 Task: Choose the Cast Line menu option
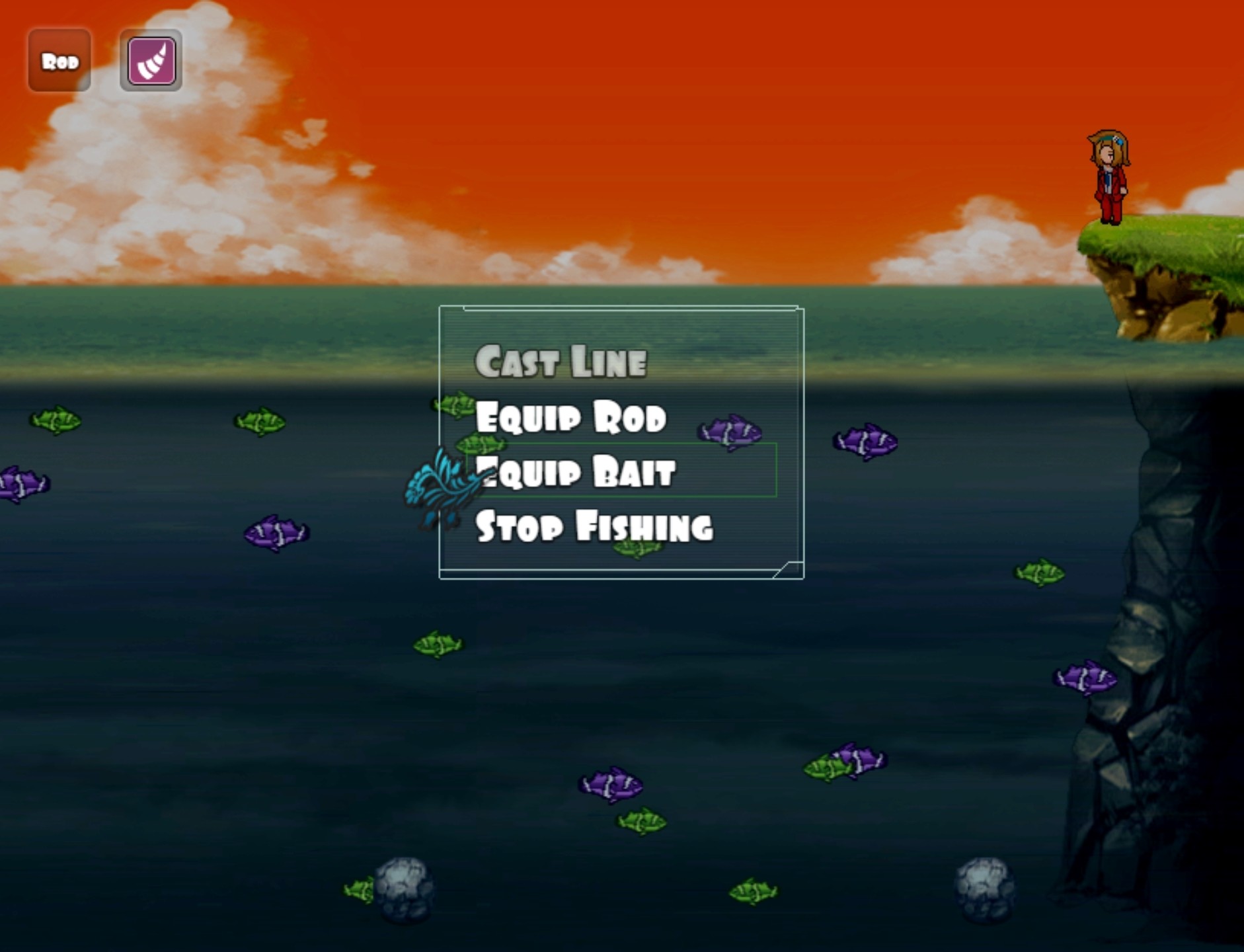563,360
